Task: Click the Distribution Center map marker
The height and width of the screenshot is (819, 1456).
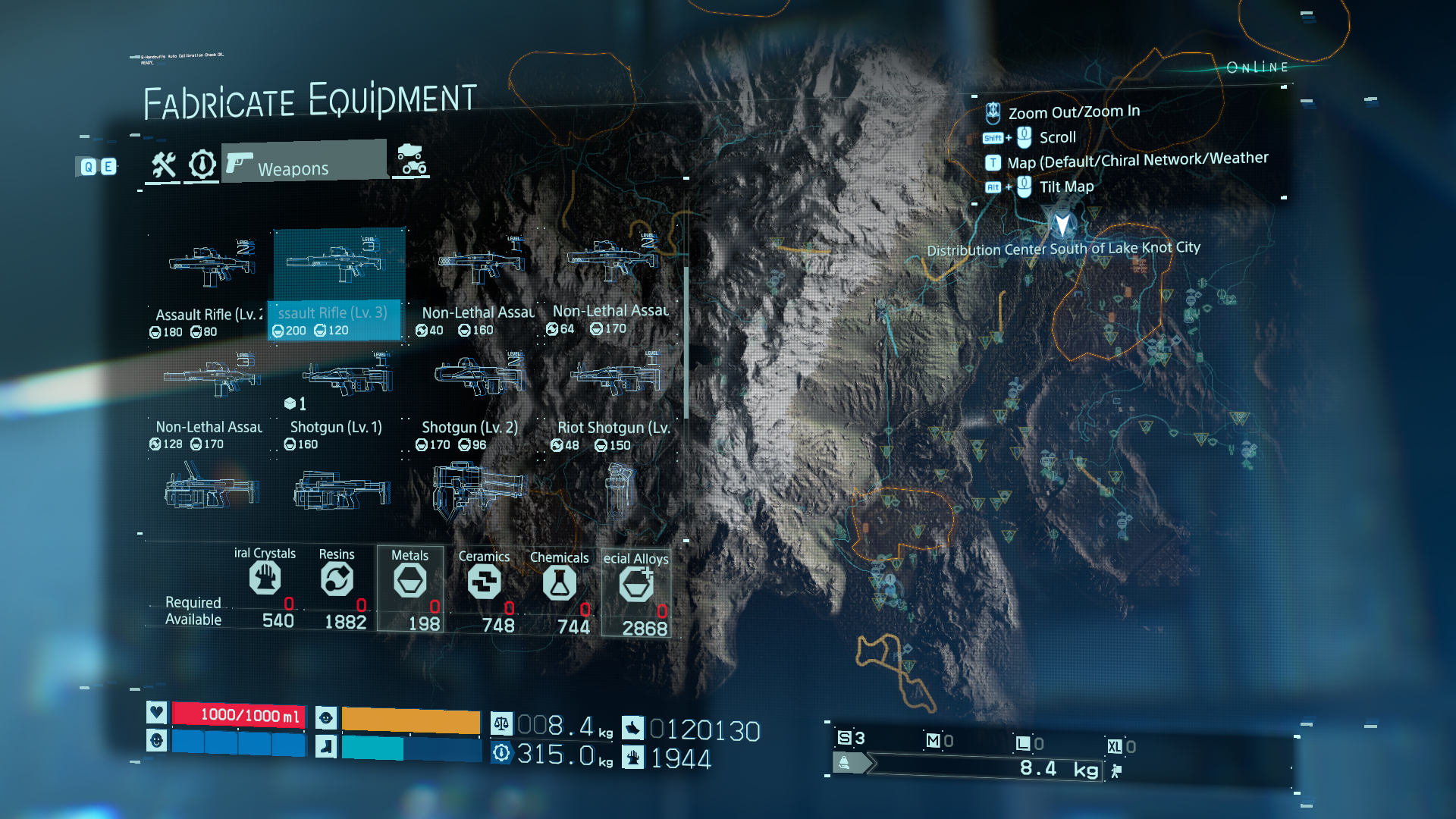Action: [1062, 224]
